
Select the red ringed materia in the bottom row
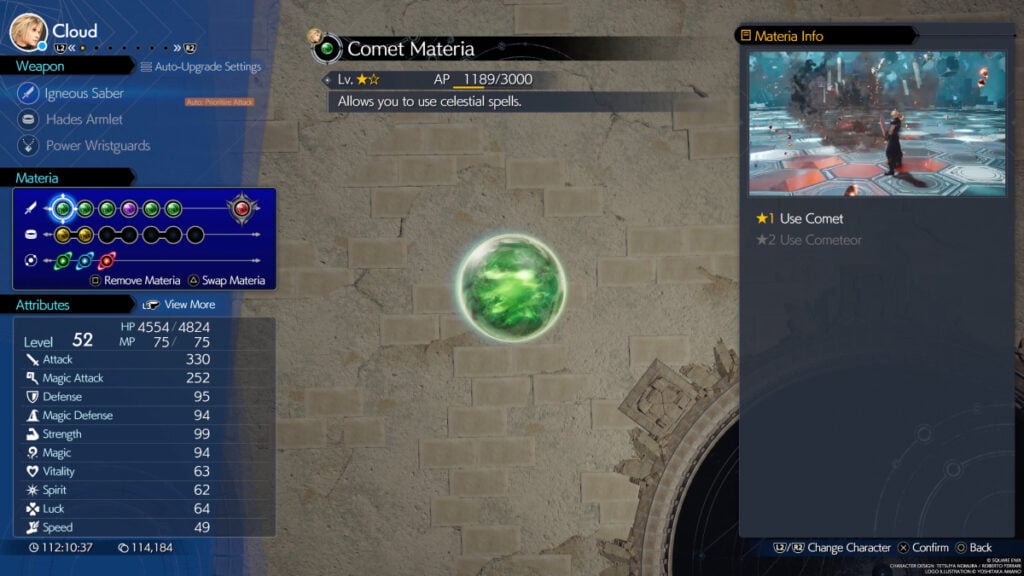click(107, 261)
